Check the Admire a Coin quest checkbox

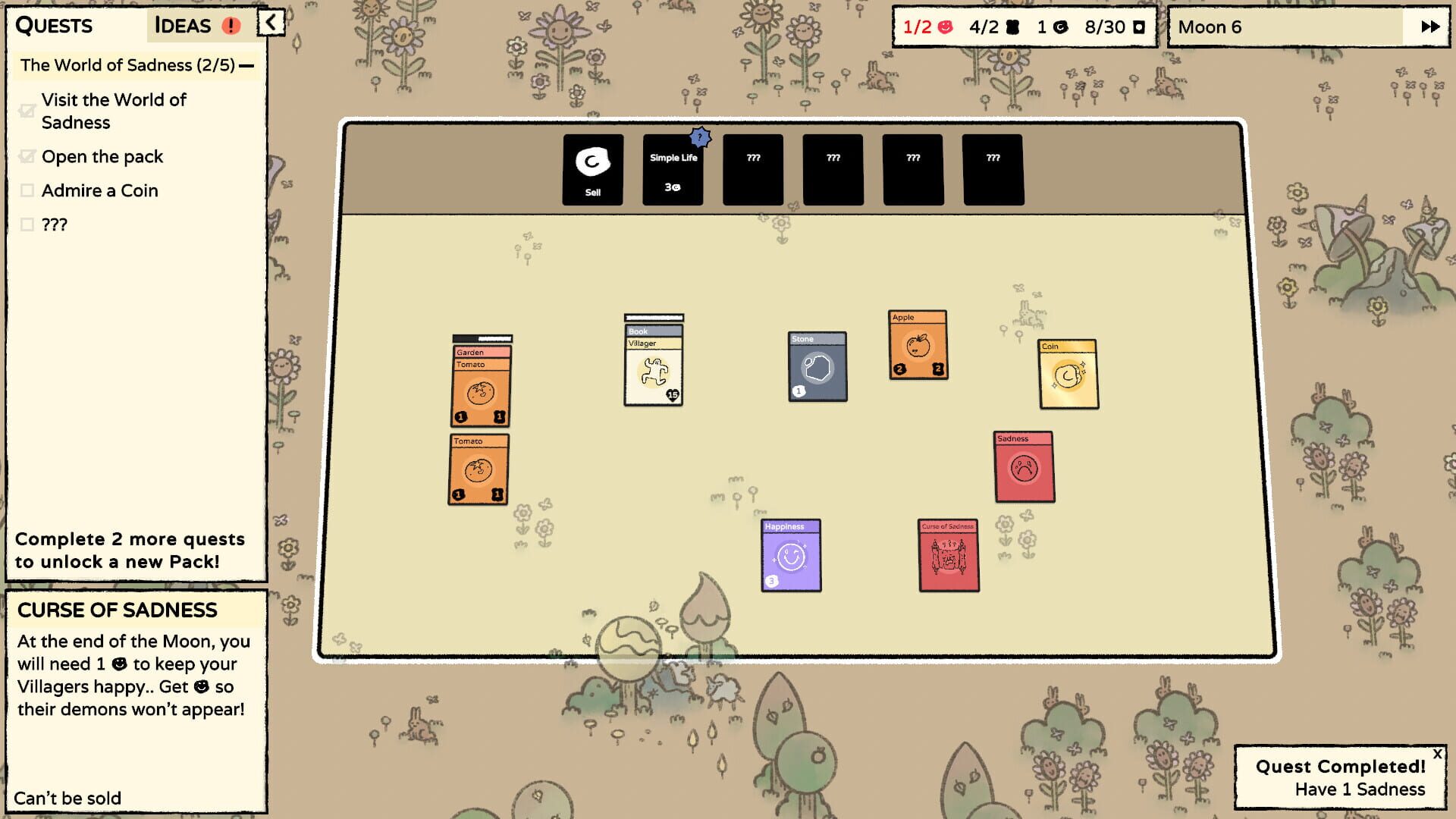pyautogui.click(x=28, y=190)
